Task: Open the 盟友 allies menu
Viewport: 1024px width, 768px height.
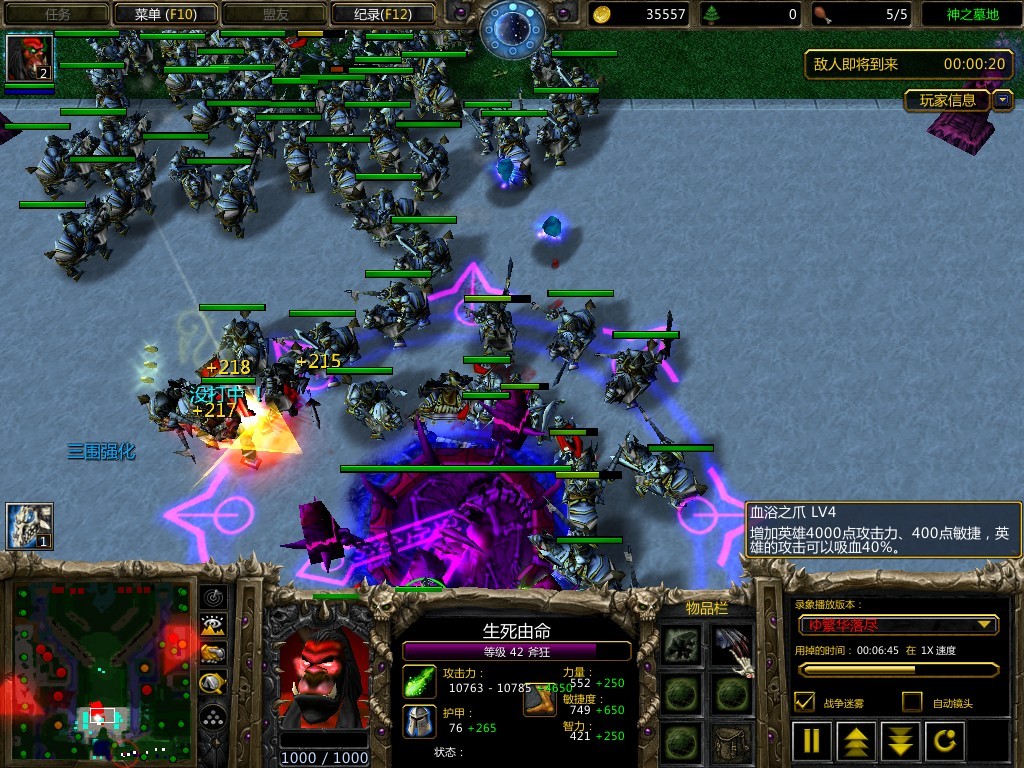Action: coord(273,14)
